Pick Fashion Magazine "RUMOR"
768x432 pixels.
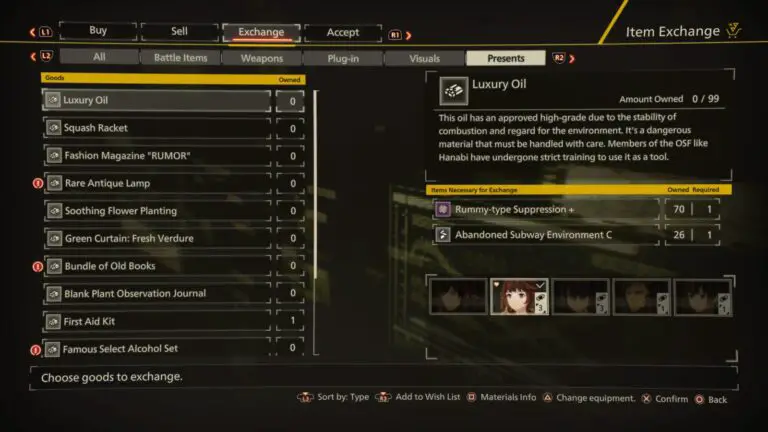(x=157, y=156)
